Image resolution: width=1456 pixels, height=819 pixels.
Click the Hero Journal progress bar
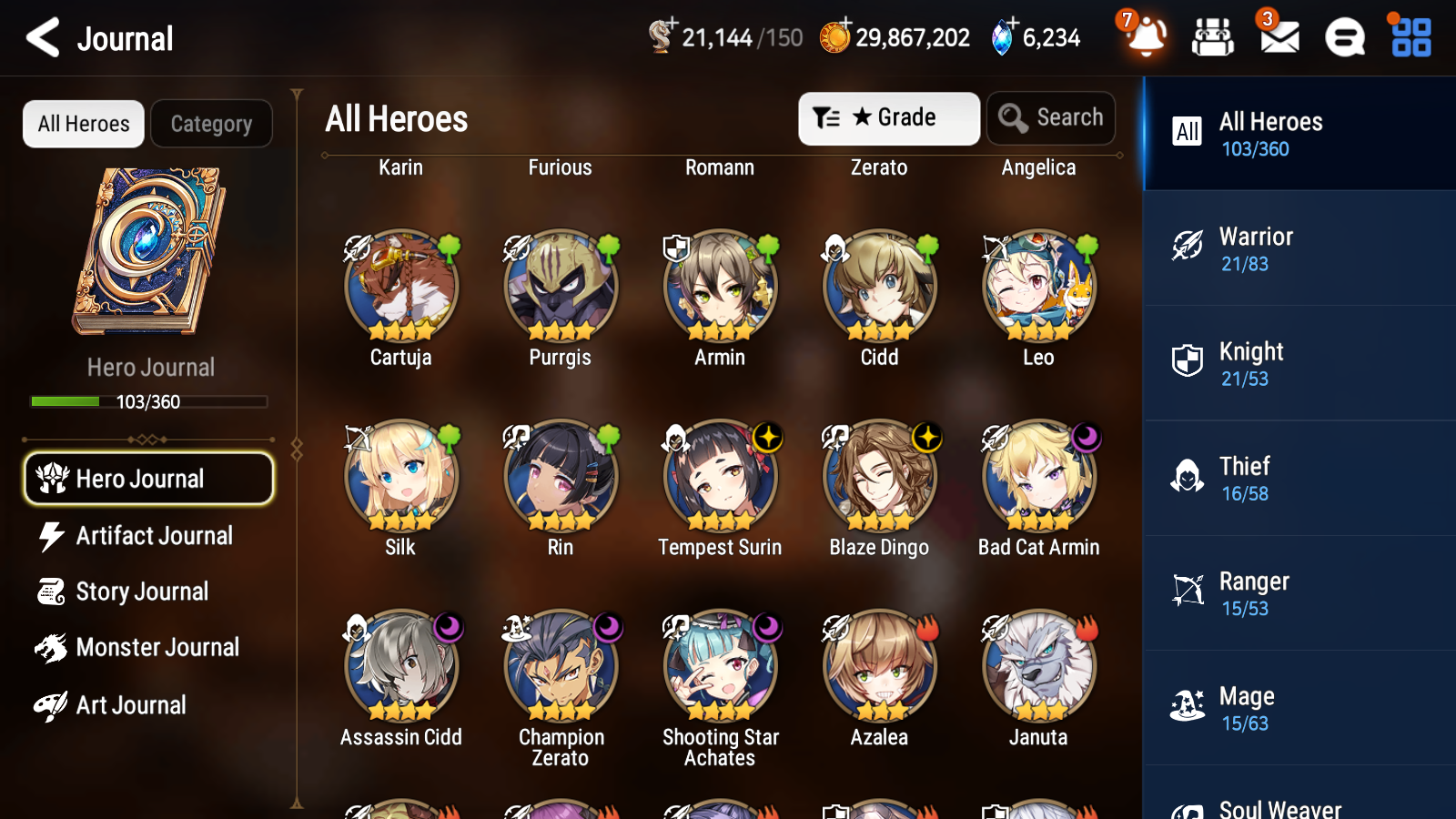point(148,401)
